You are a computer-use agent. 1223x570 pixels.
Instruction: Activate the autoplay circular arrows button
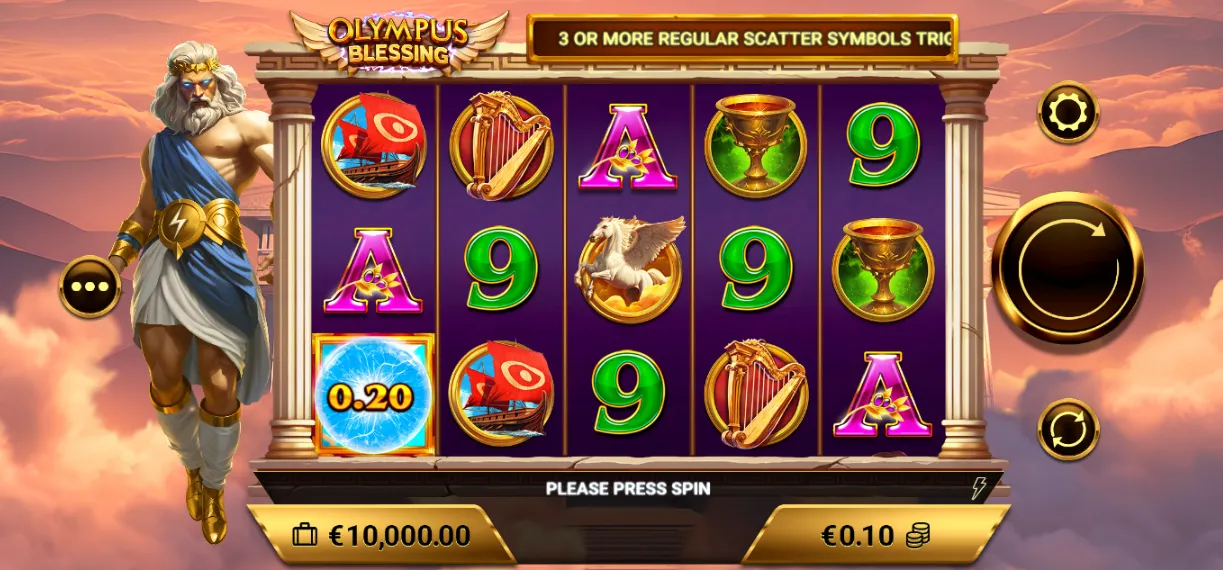1068,429
